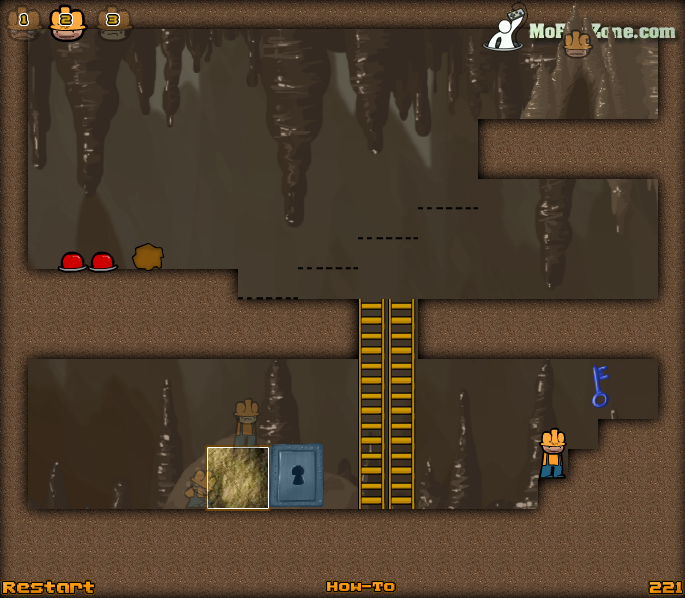Viewport: 685px width, 598px height.
Task: Open the How-To instructions
Action: point(360,587)
